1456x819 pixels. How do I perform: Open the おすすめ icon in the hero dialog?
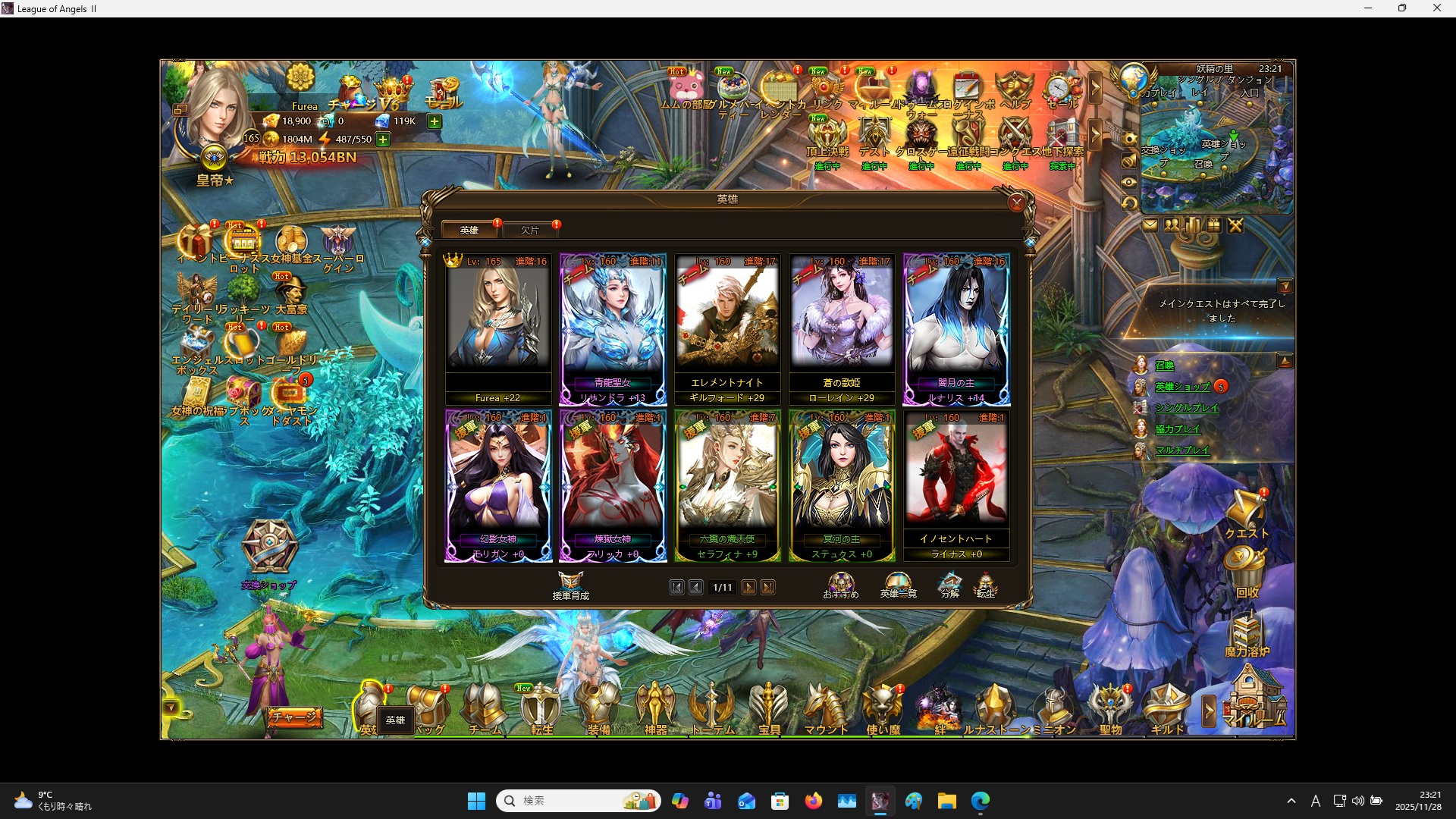[842, 584]
